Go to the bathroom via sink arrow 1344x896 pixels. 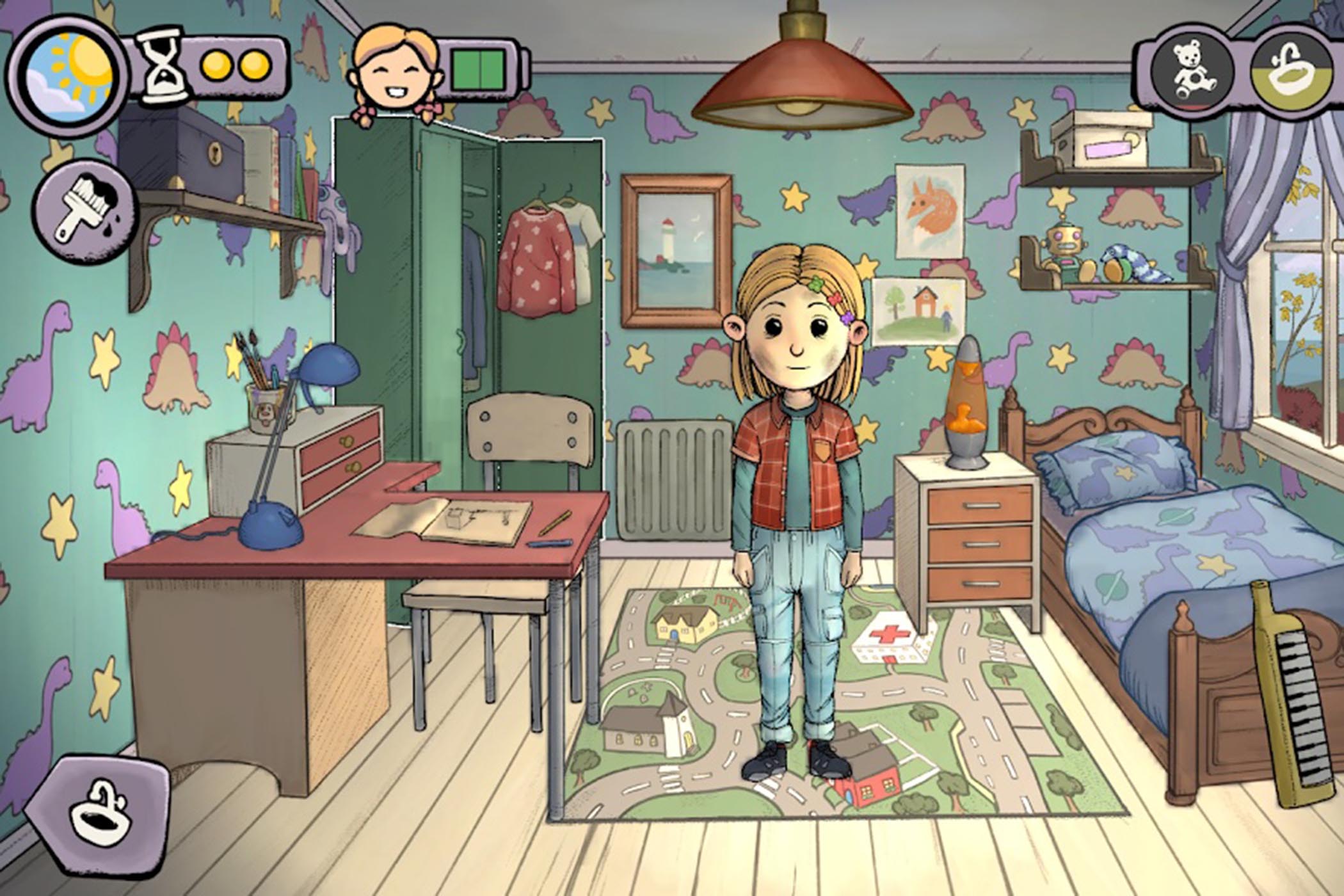[x=99, y=814]
